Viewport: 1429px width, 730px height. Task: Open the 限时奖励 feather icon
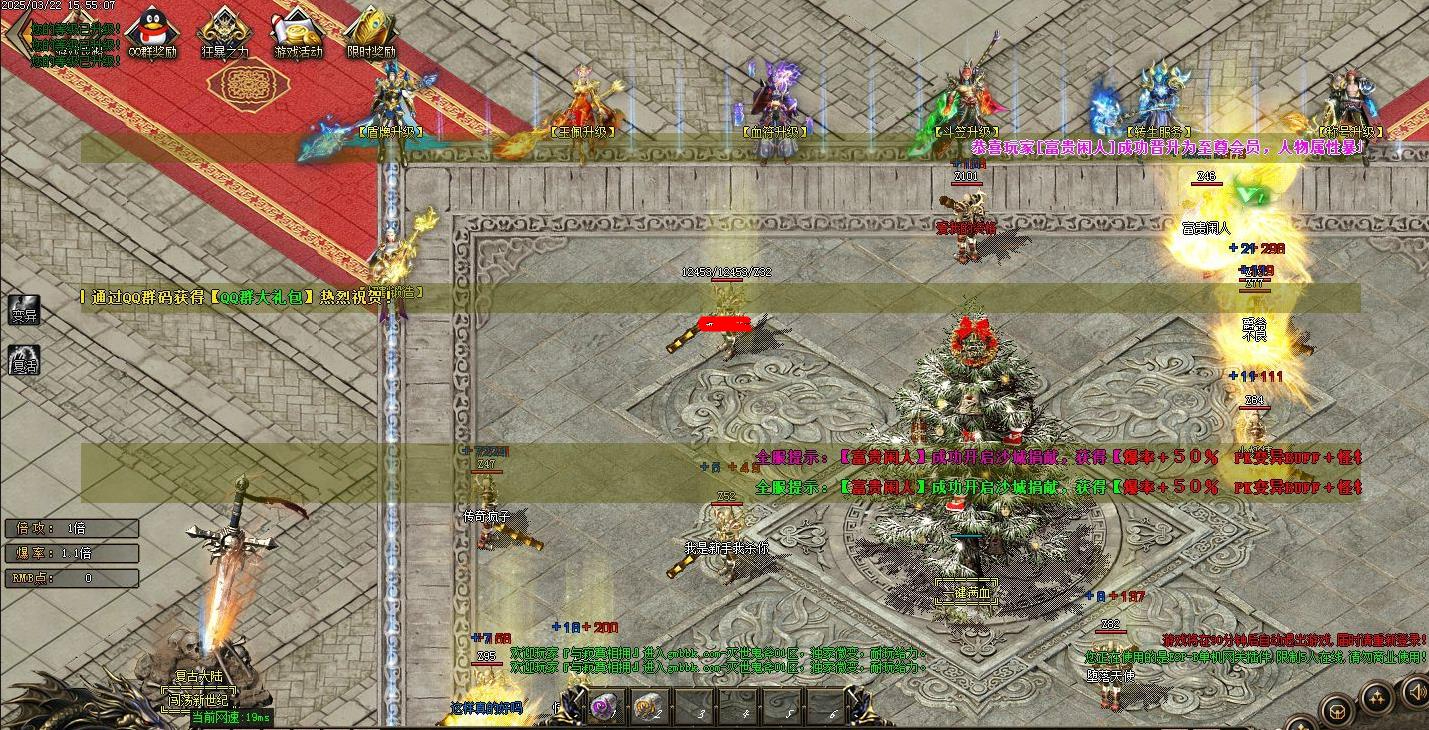point(370,31)
